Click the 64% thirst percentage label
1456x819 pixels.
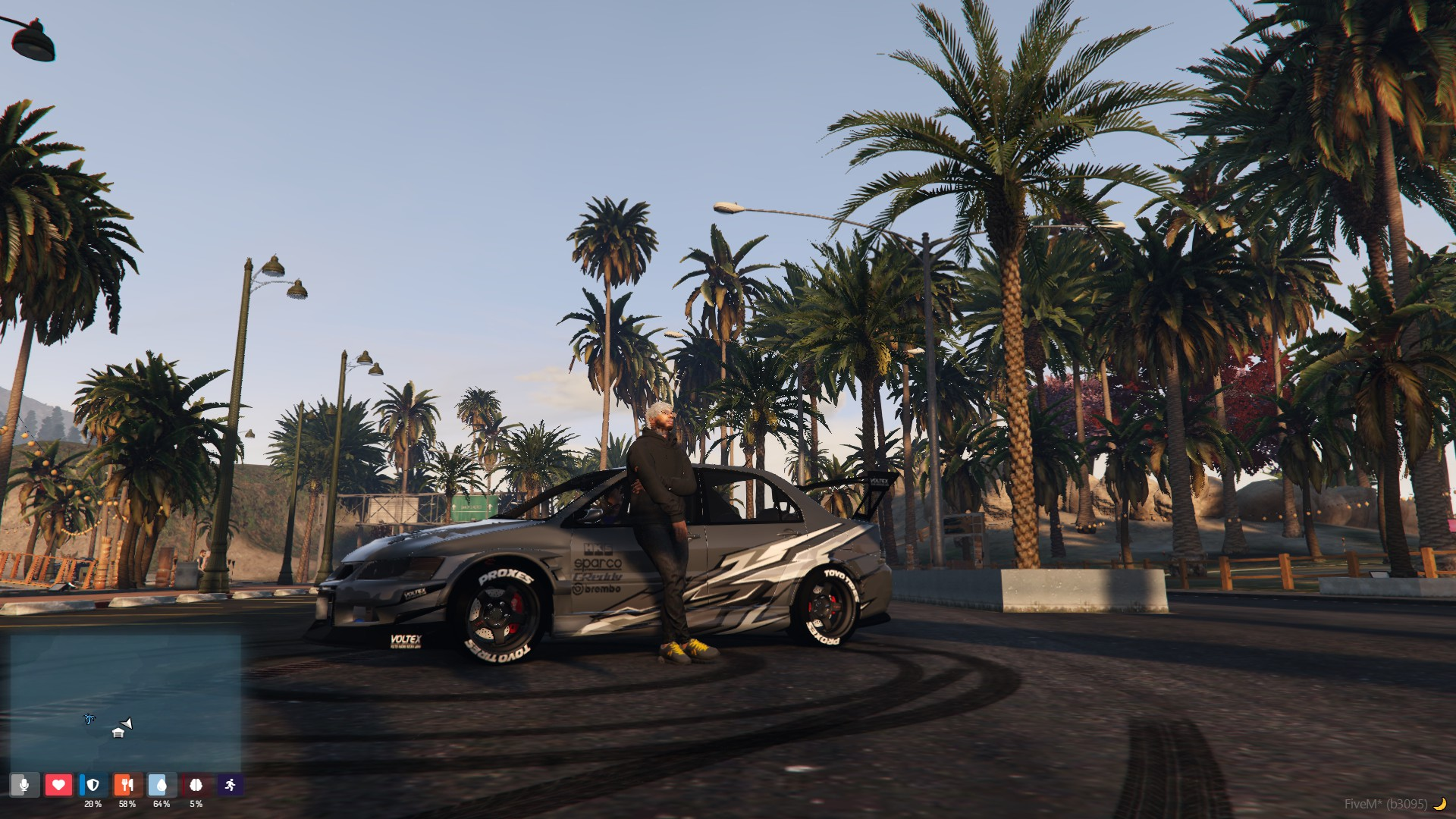(162, 804)
